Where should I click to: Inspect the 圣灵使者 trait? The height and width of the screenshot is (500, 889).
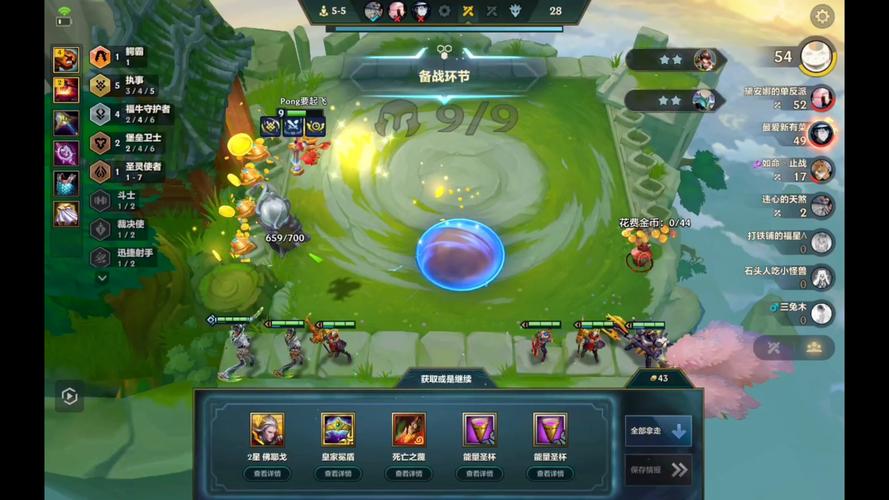click(101, 172)
